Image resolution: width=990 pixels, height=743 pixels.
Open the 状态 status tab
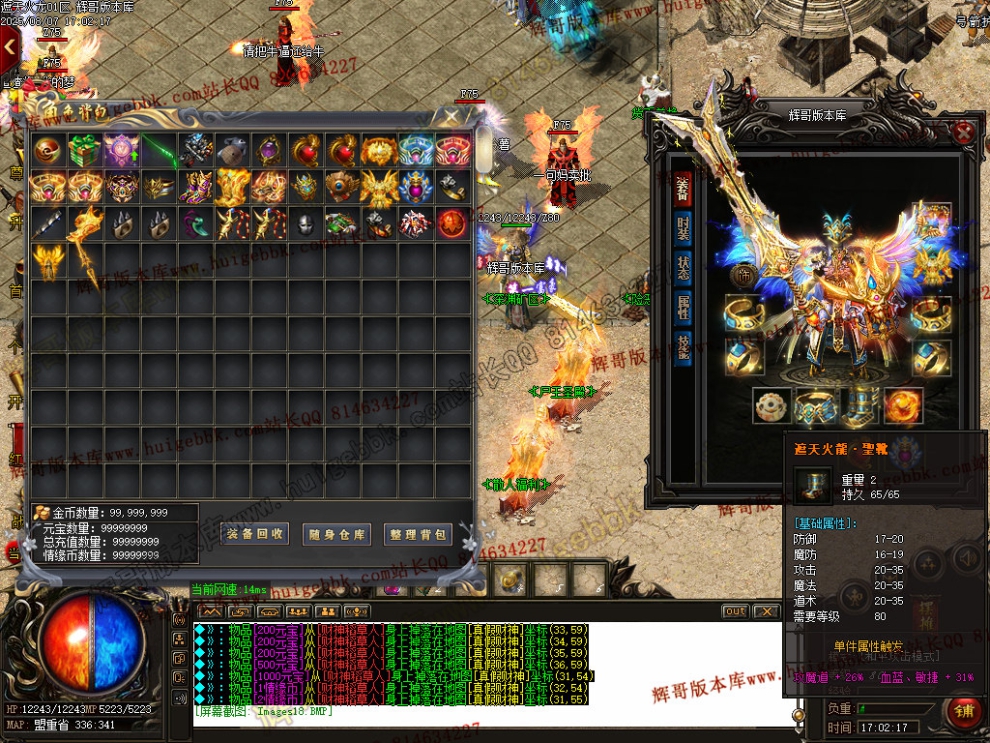(683, 268)
